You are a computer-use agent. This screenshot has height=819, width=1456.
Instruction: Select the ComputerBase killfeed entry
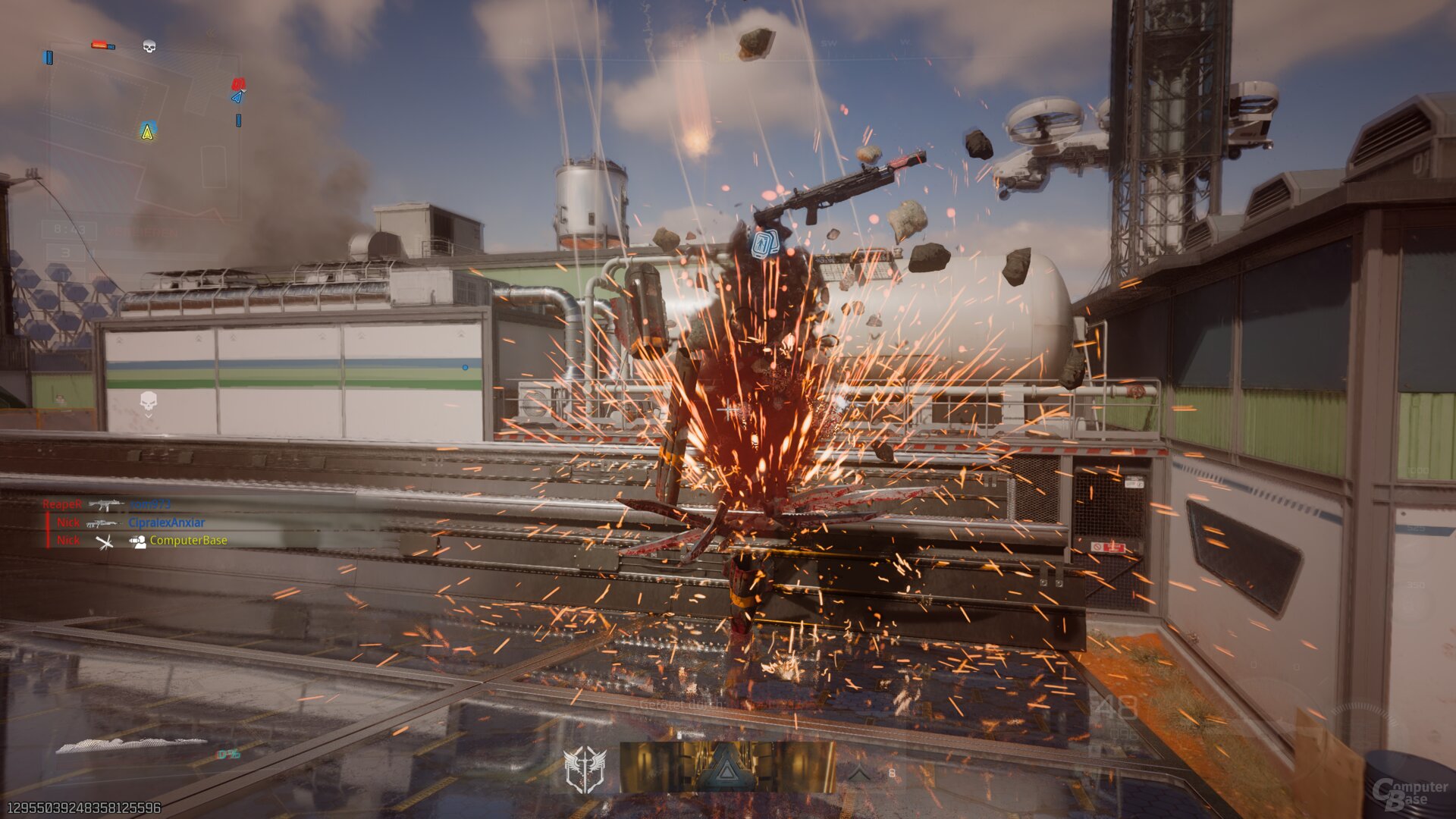188,541
